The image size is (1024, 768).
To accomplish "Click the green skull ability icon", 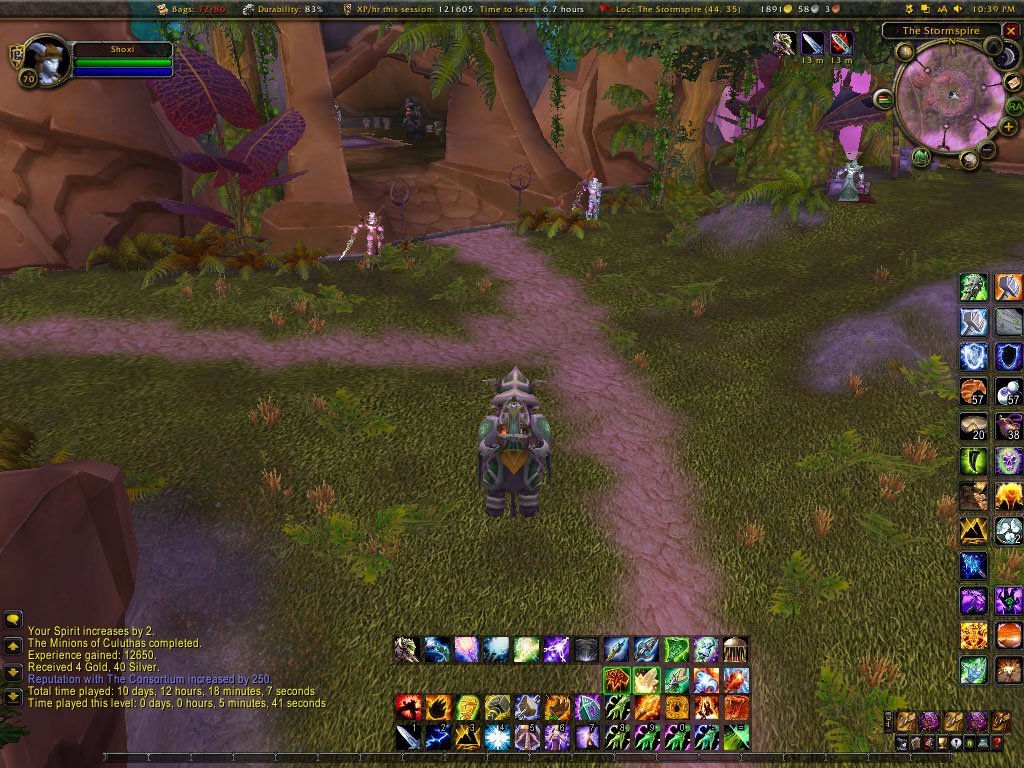I will pyautogui.click(x=1008, y=461).
